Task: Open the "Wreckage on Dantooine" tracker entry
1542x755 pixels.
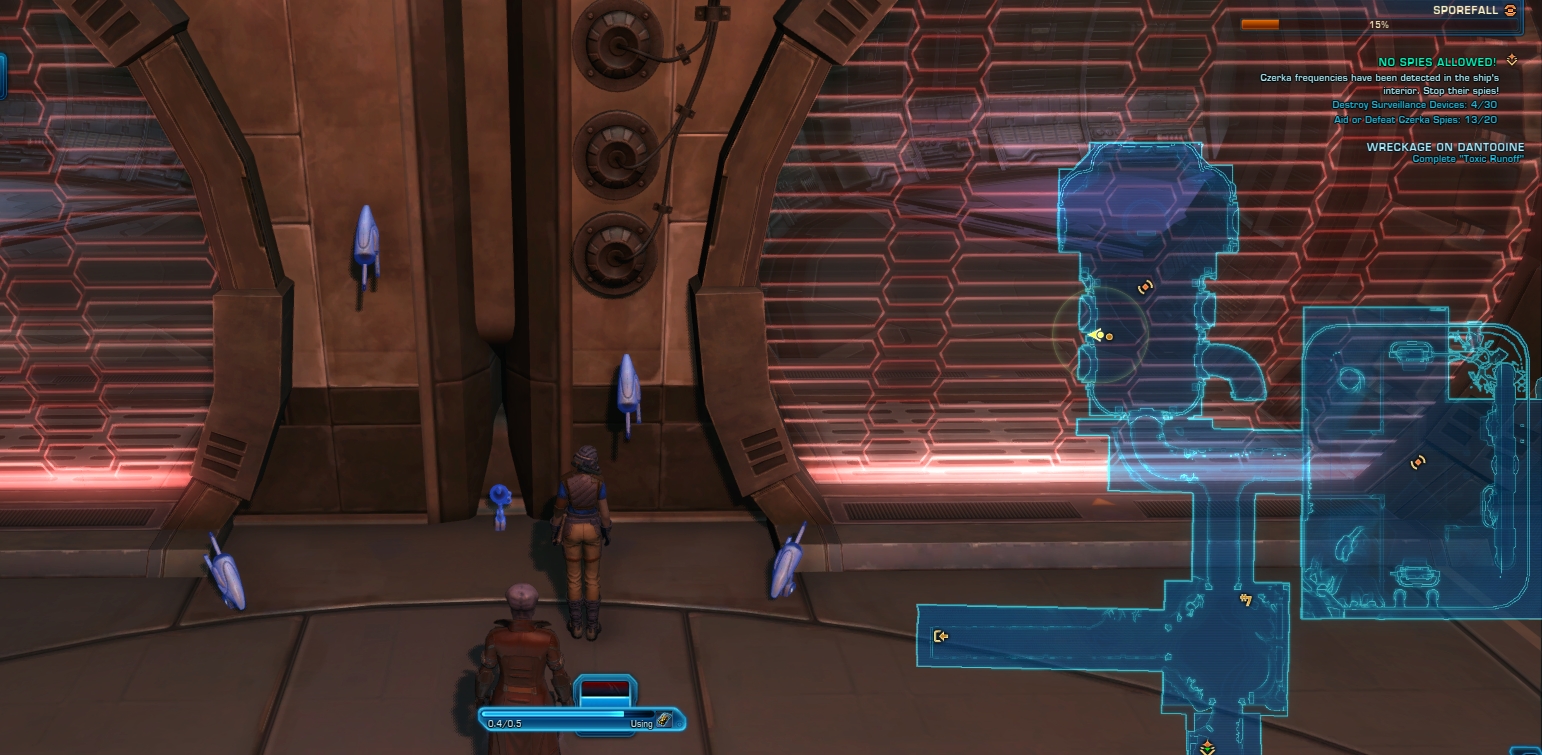Action: [1445, 147]
